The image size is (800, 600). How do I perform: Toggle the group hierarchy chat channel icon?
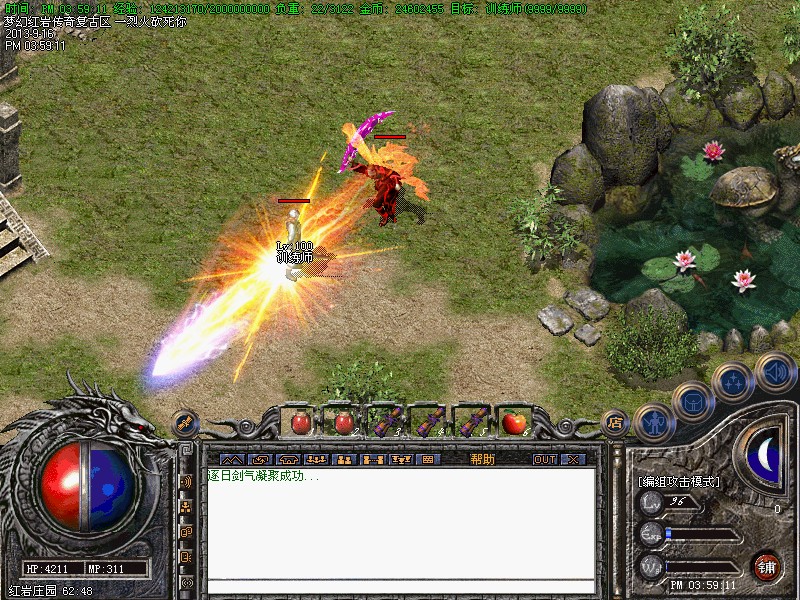click(186, 507)
